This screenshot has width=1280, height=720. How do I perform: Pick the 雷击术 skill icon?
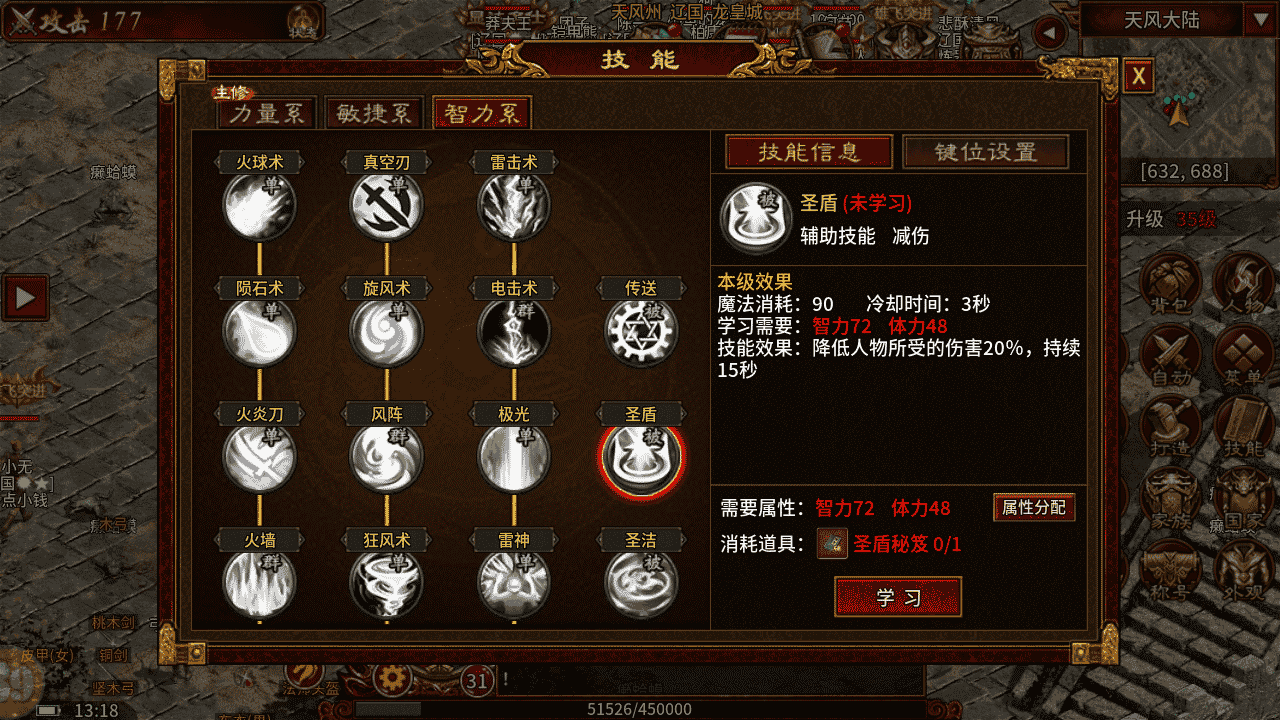coord(514,206)
